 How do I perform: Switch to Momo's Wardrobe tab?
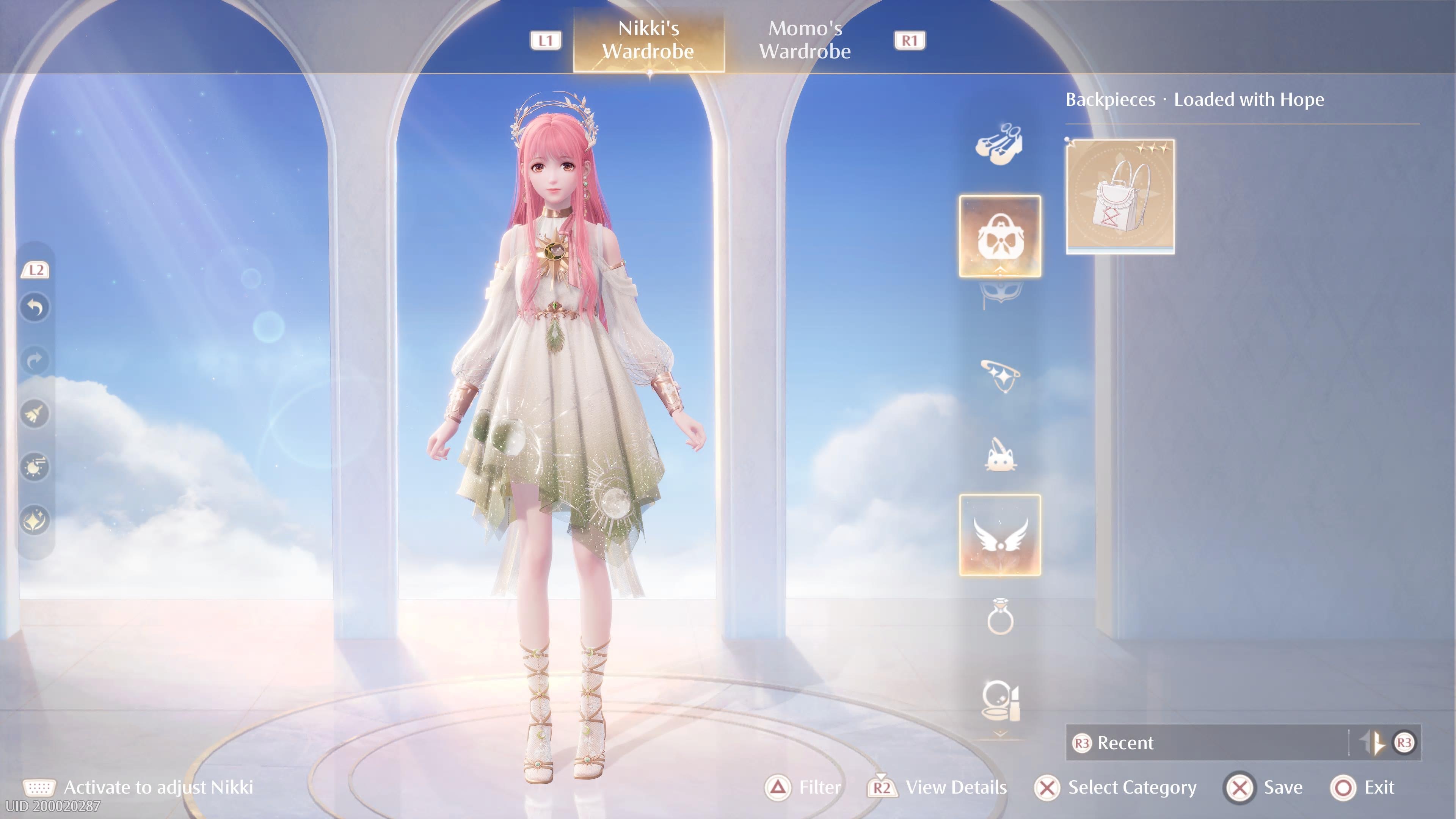804,39
